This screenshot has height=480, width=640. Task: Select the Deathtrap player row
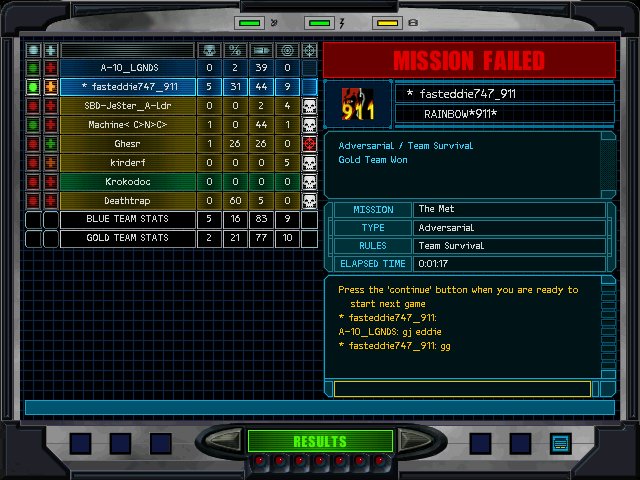[127, 201]
